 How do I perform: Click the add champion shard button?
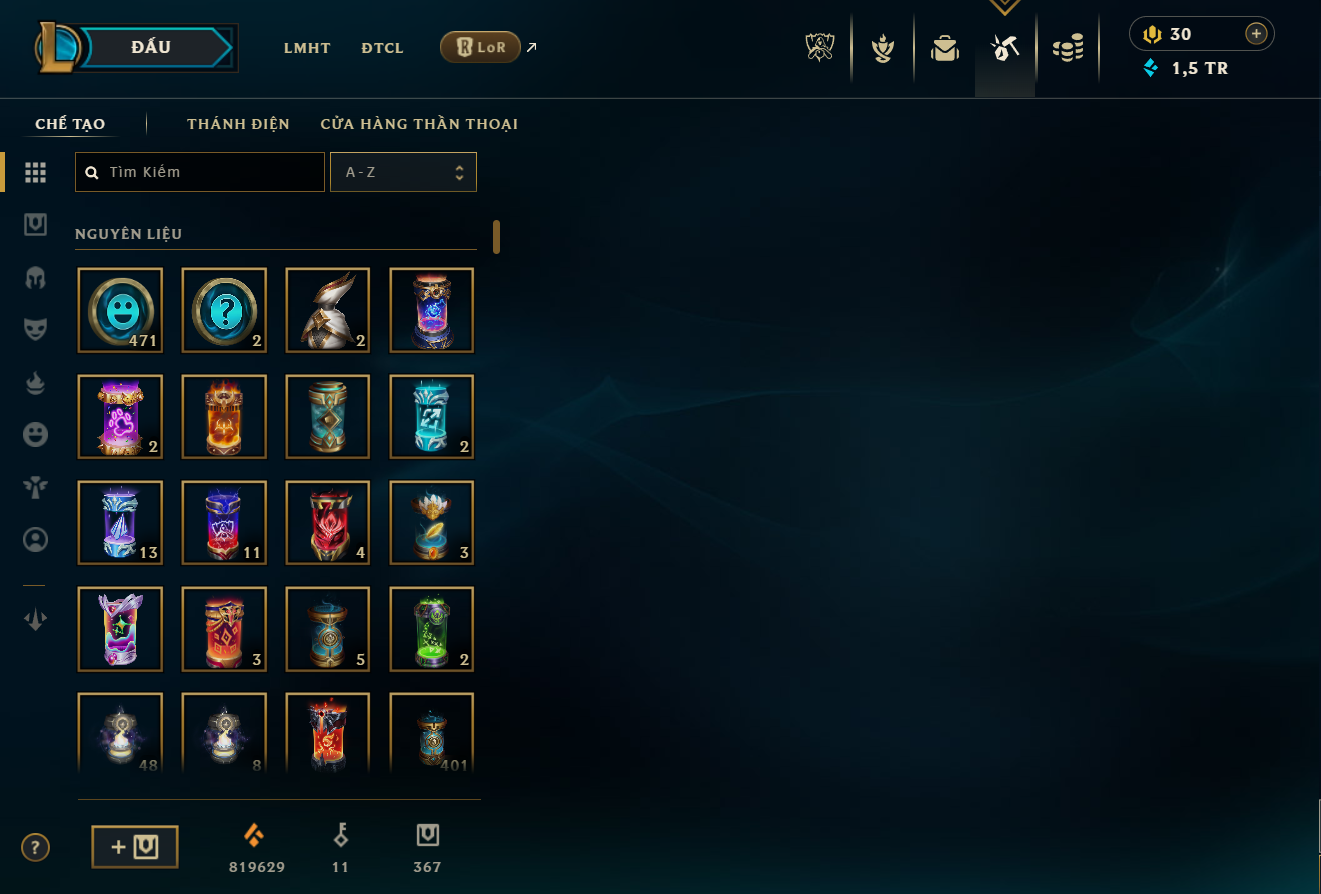(135, 847)
